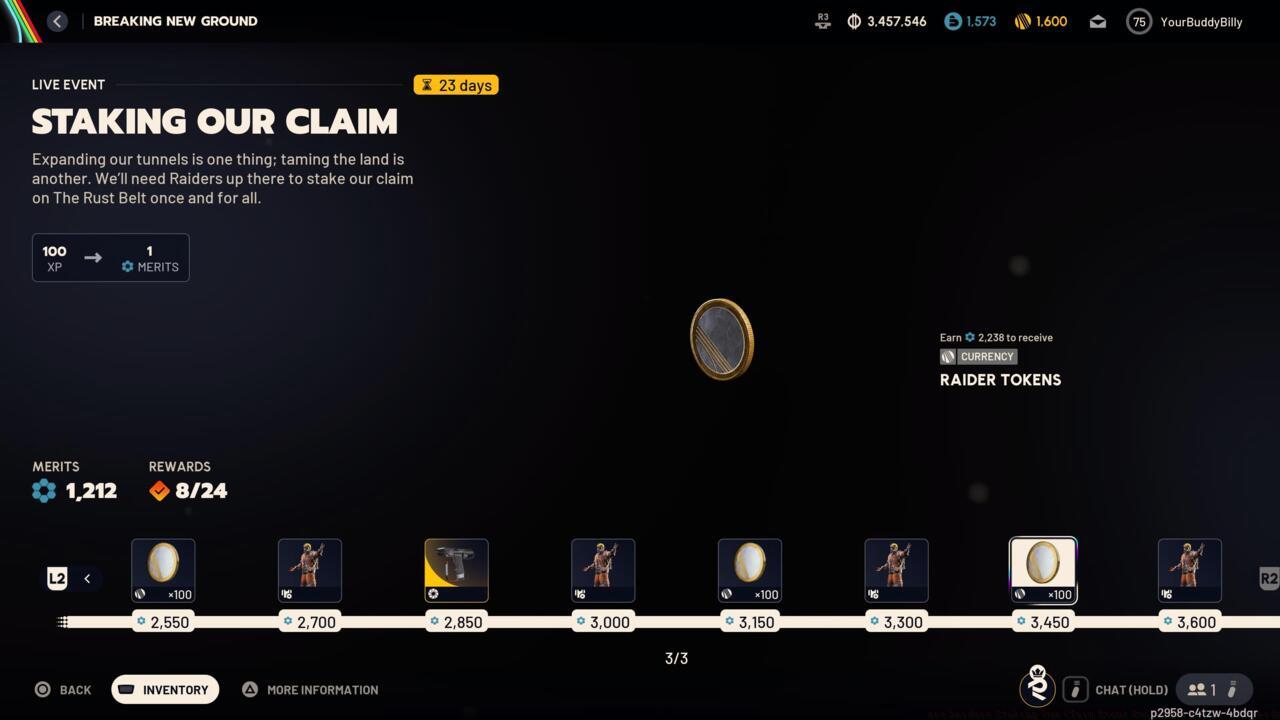Image resolution: width=1280 pixels, height=720 pixels.
Task: Open More Information
Action: tap(310, 689)
